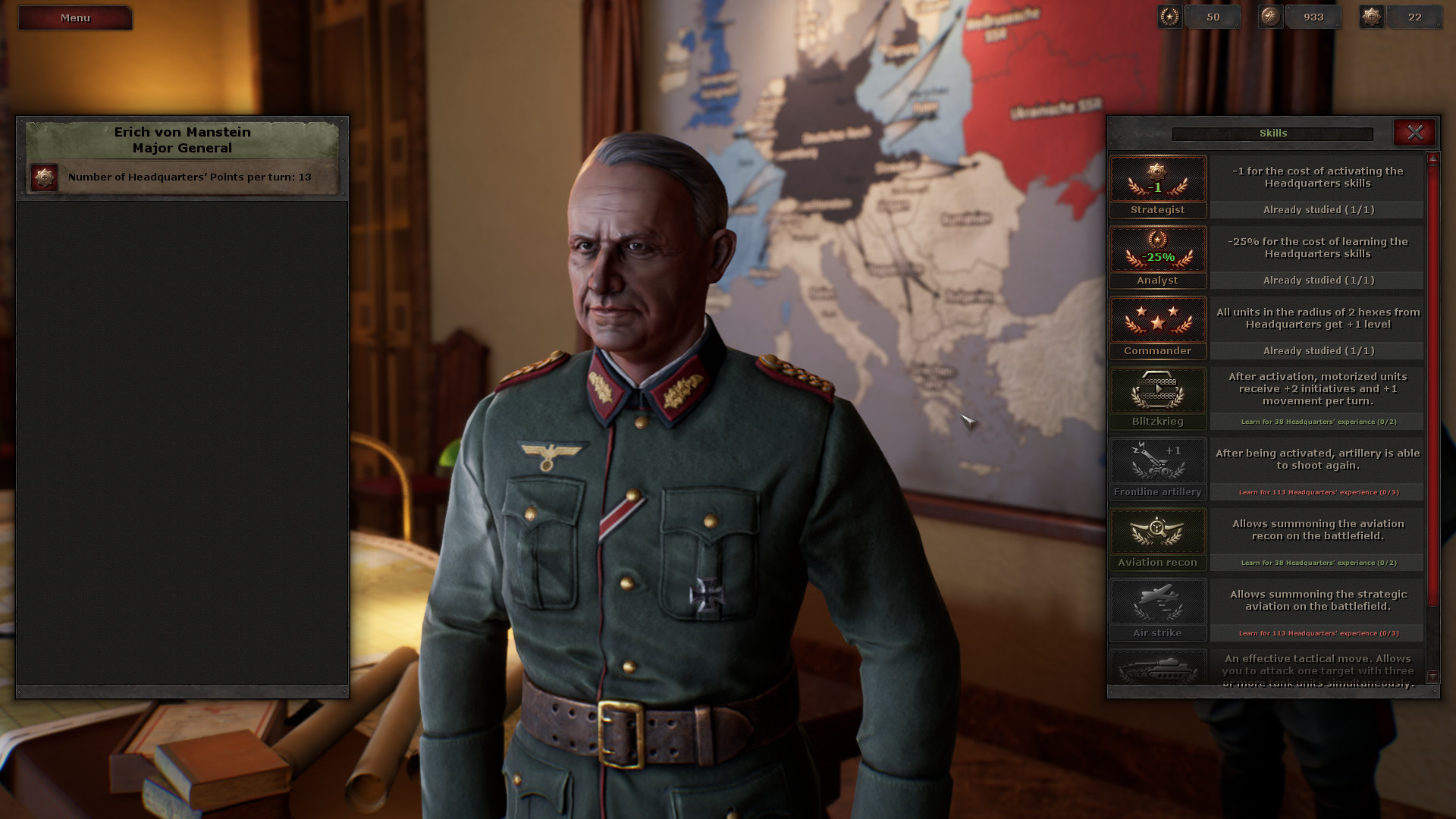1456x819 pixels.
Task: Learn Frontline artillery skill
Action: (1317, 492)
